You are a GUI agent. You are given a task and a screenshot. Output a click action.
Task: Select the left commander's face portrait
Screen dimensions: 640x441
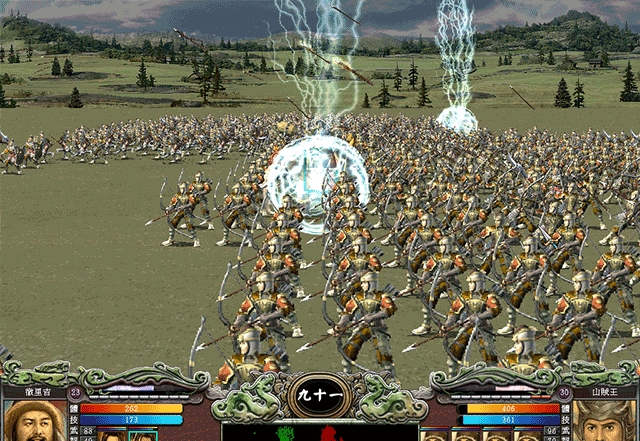34,423
